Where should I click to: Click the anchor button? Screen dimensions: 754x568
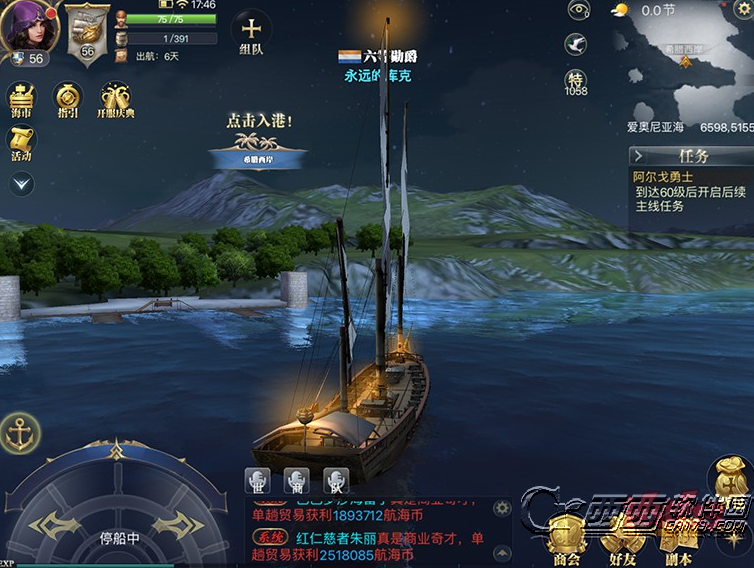pos(19,432)
